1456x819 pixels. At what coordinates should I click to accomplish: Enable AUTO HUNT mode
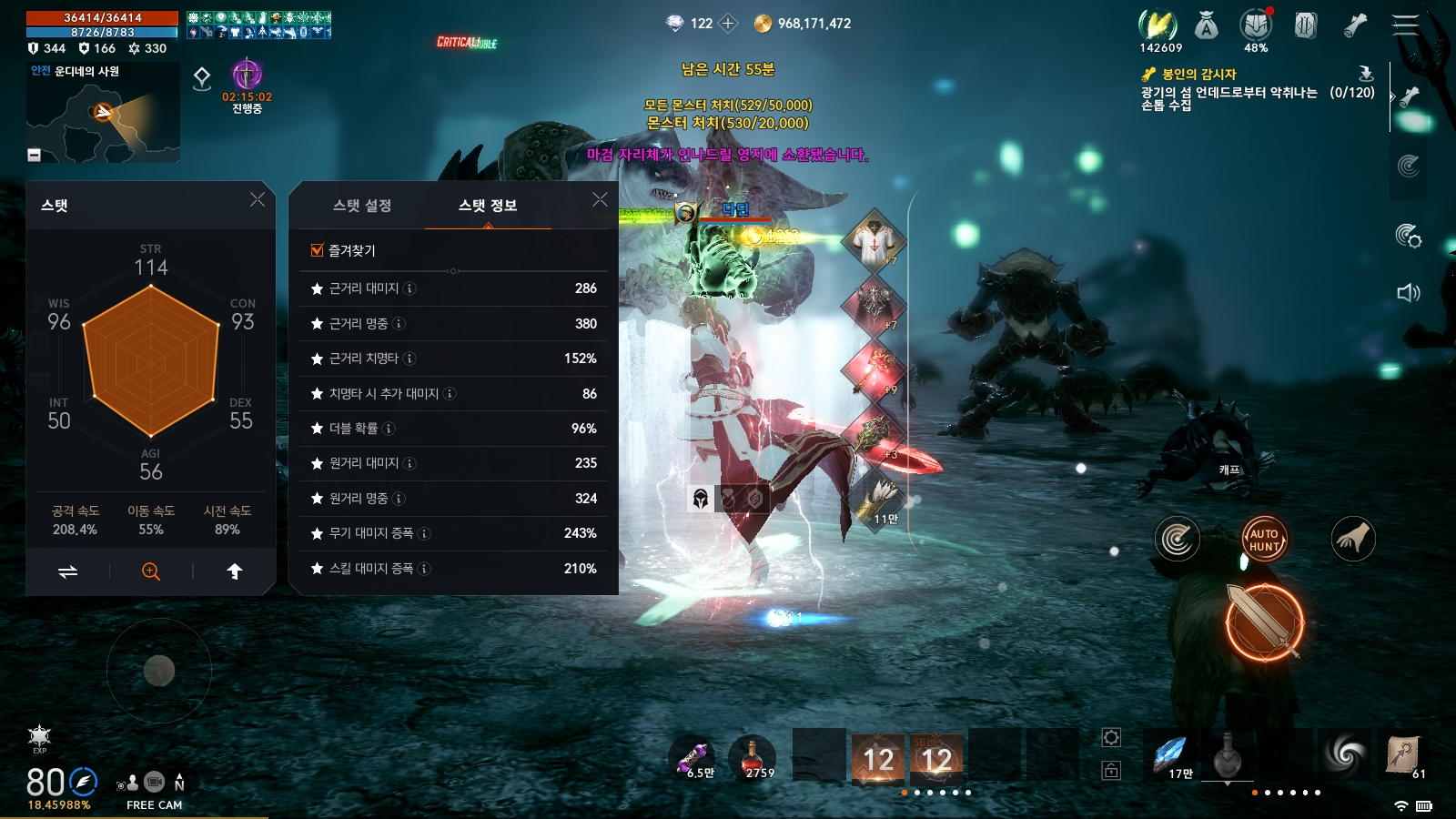[x=1264, y=539]
